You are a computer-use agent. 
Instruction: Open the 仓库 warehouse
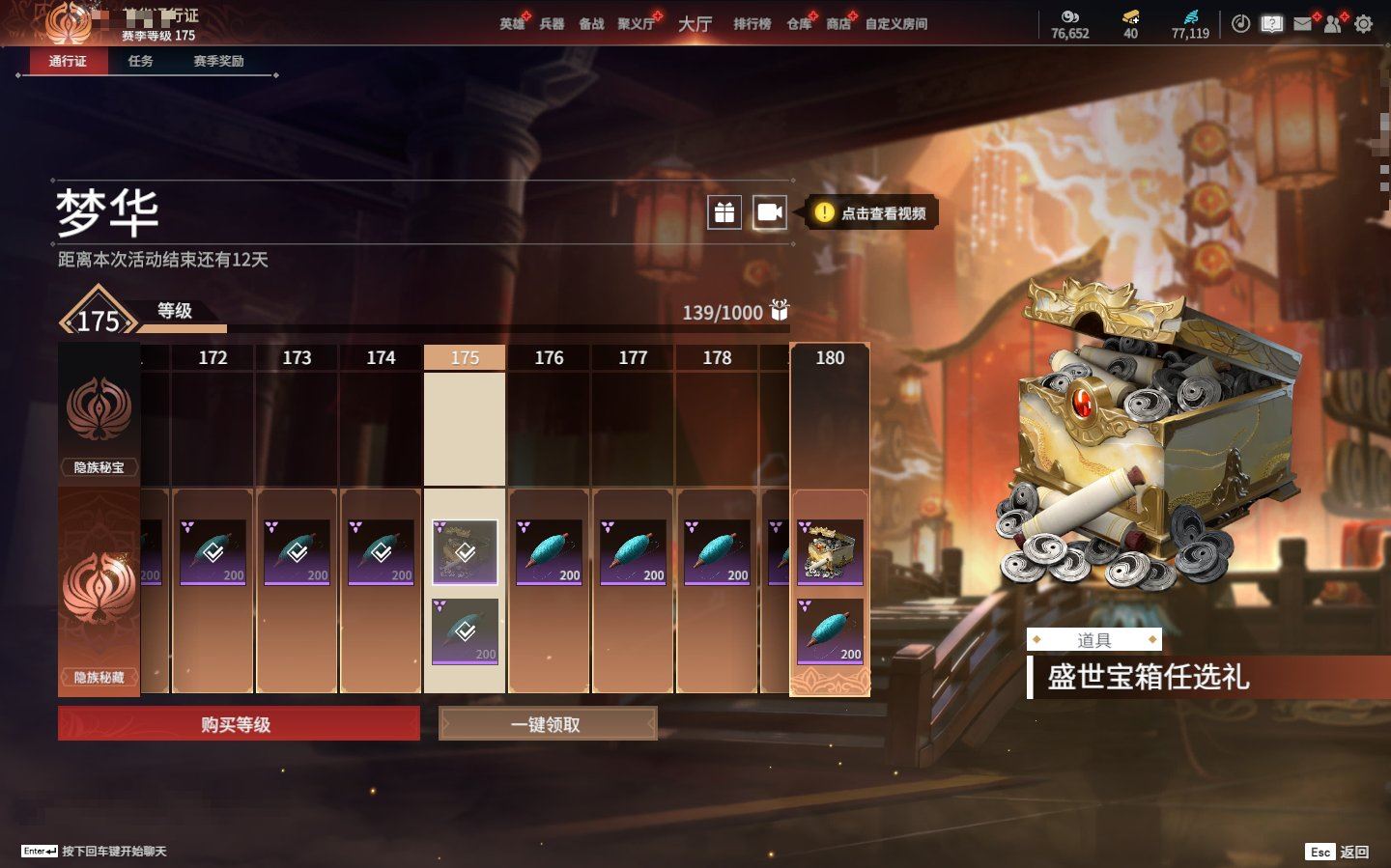click(799, 24)
